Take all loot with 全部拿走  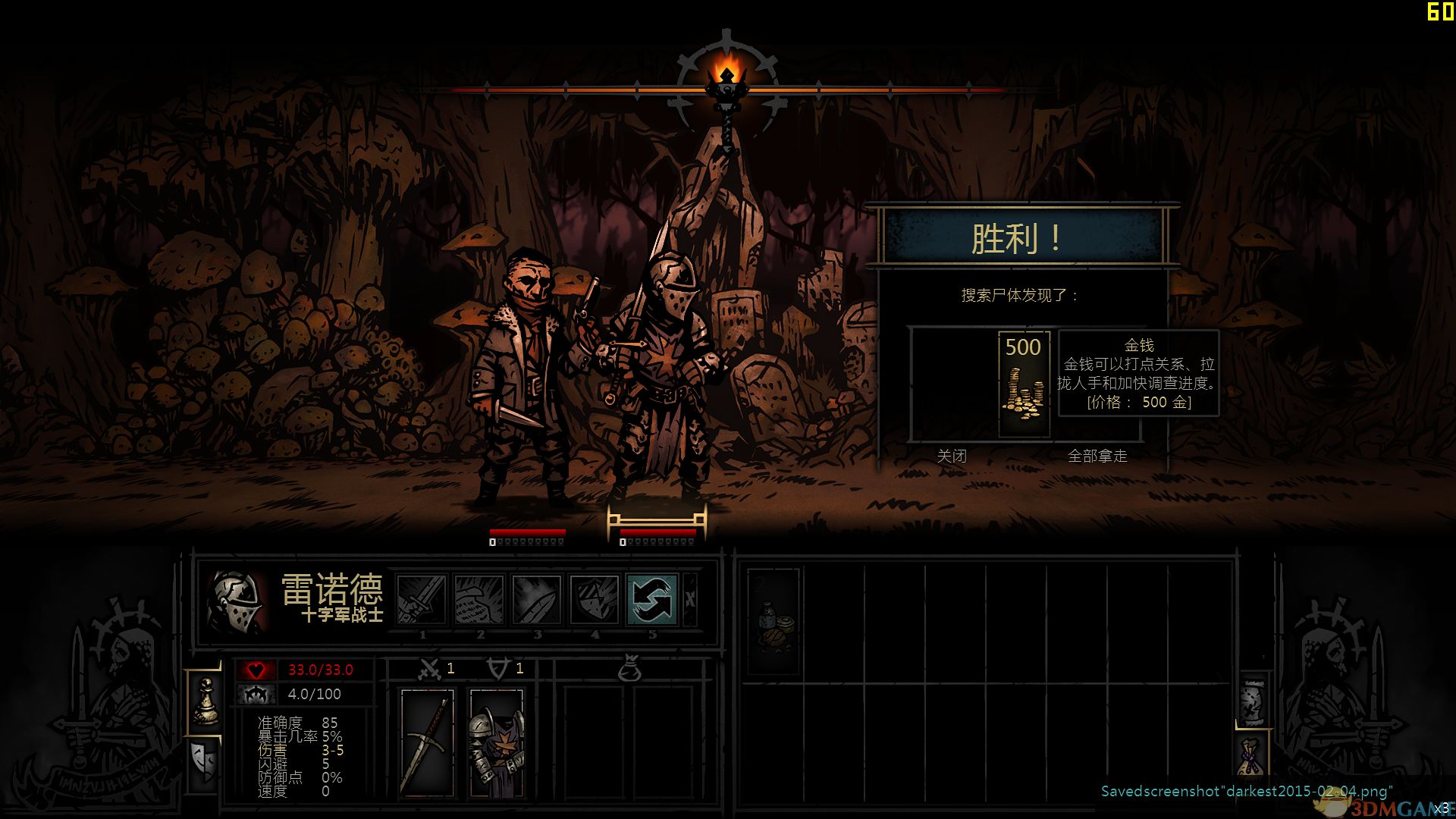1097,456
